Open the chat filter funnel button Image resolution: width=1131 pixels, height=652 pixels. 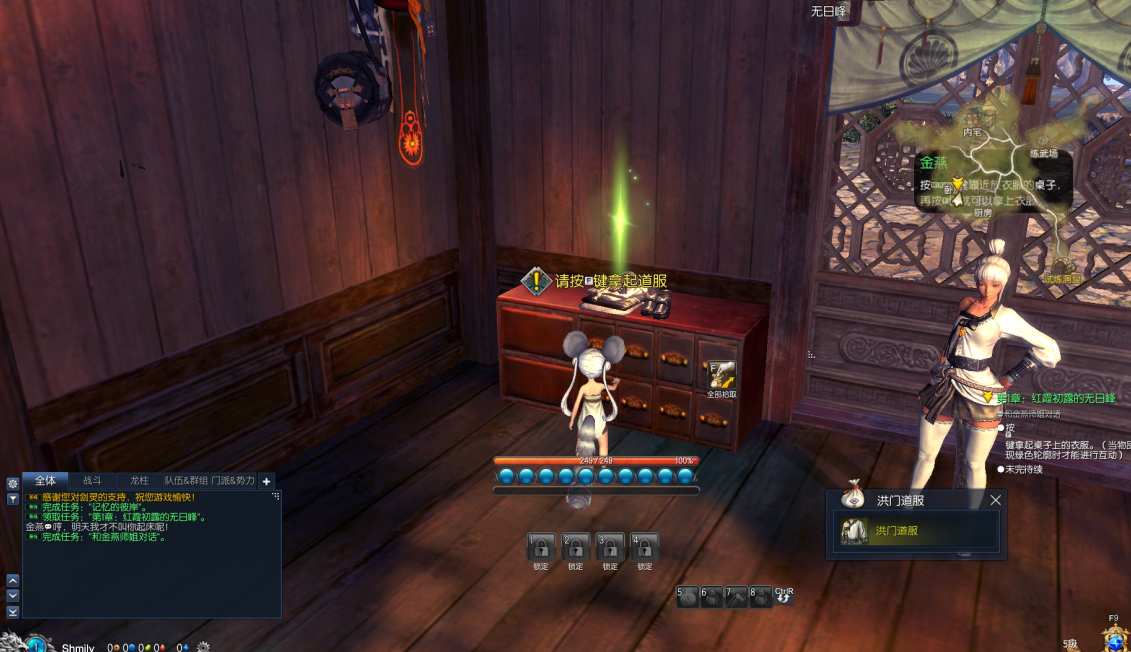[13, 498]
